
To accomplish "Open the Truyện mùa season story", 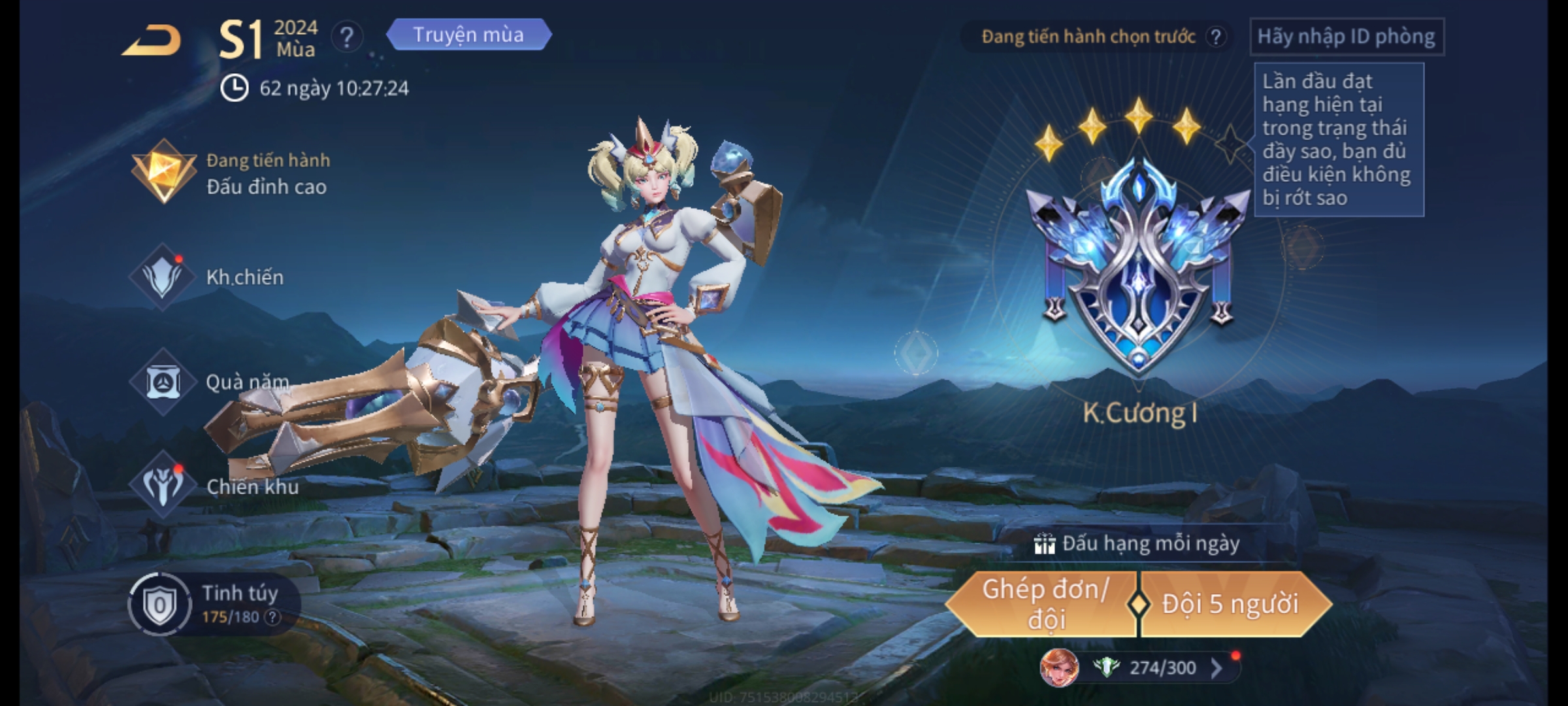I will coord(468,35).
